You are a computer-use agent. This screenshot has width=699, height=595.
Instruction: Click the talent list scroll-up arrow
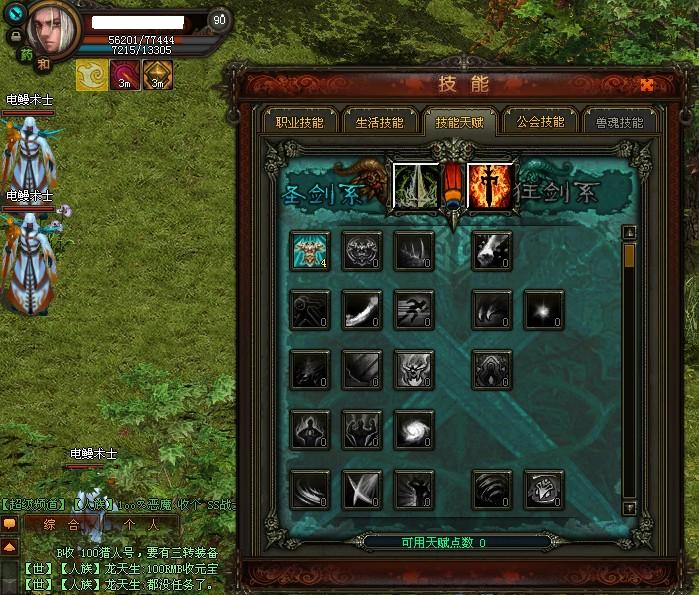tap(629, 232)
